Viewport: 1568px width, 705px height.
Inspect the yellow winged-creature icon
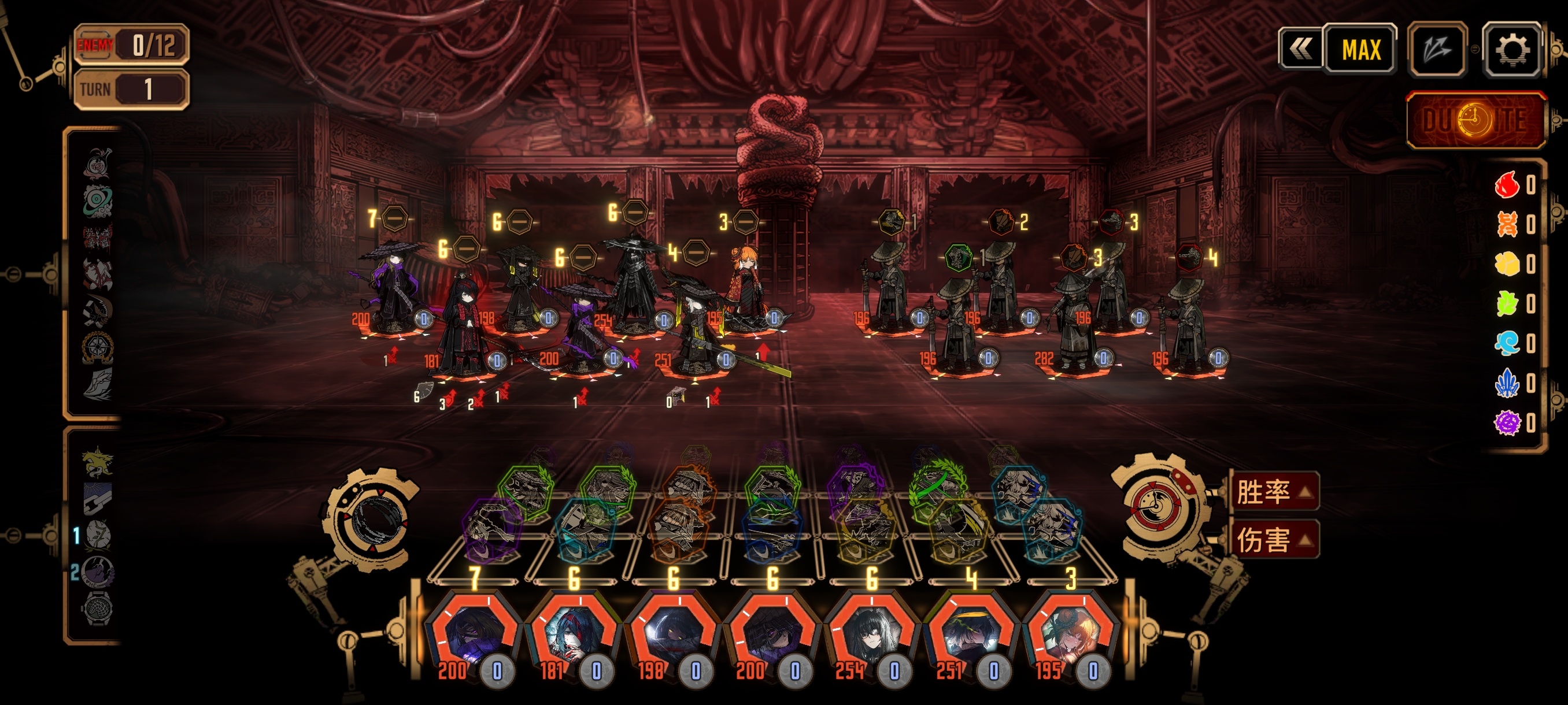[x=97, y=462]
